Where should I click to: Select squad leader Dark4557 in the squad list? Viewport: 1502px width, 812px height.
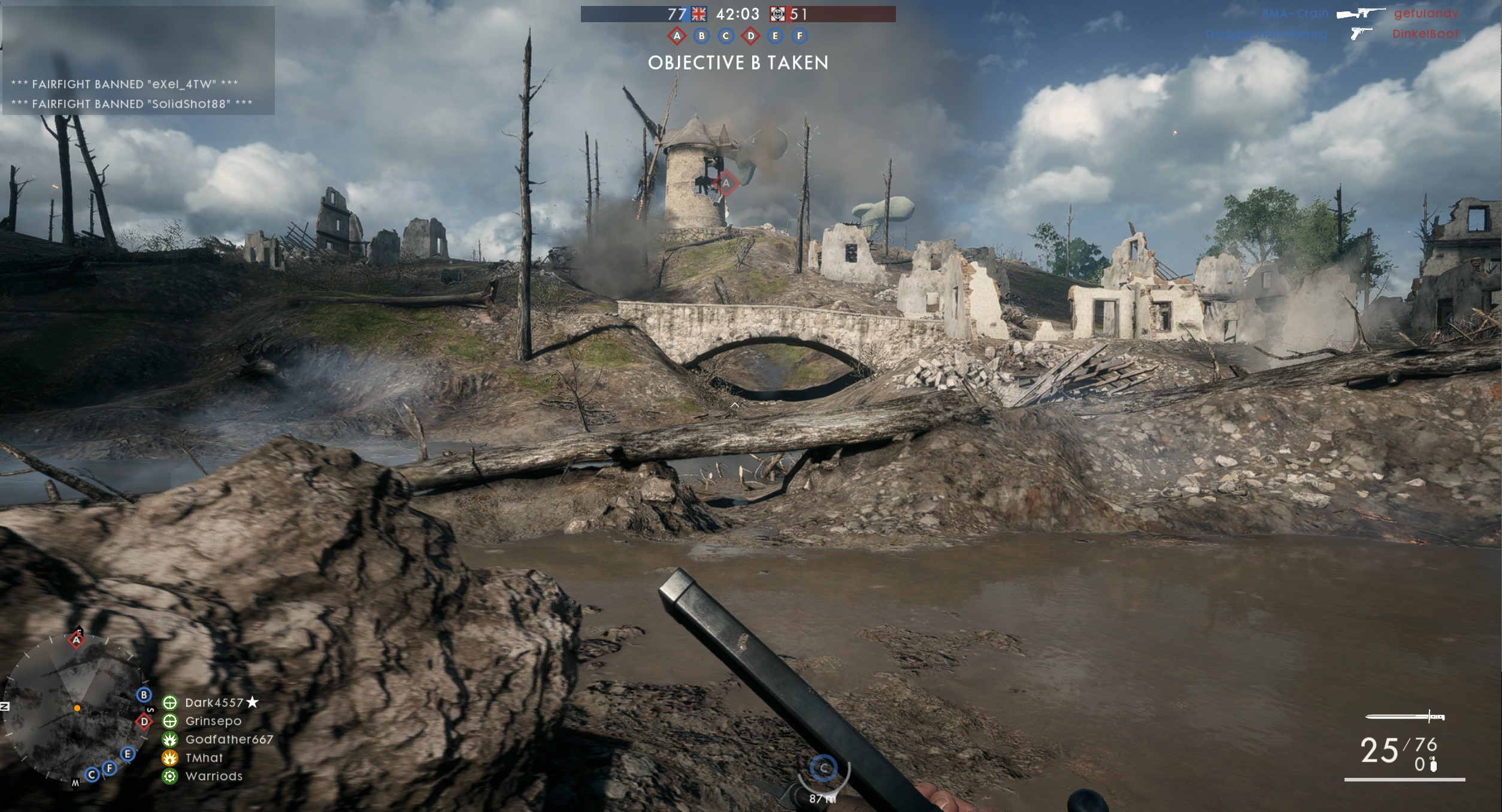pos(214,703)
